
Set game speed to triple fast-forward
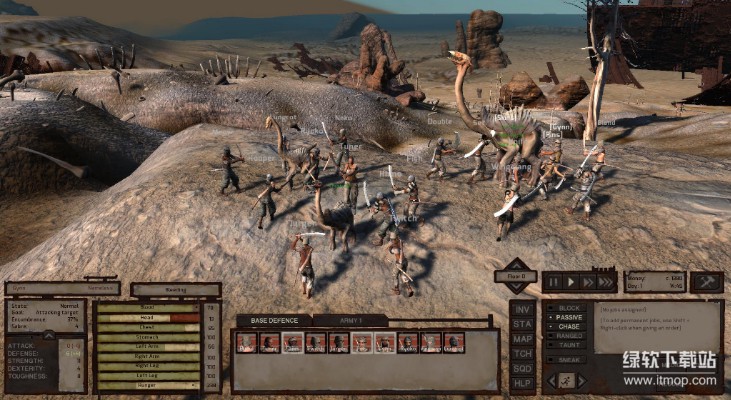click(x=605, y=283)
